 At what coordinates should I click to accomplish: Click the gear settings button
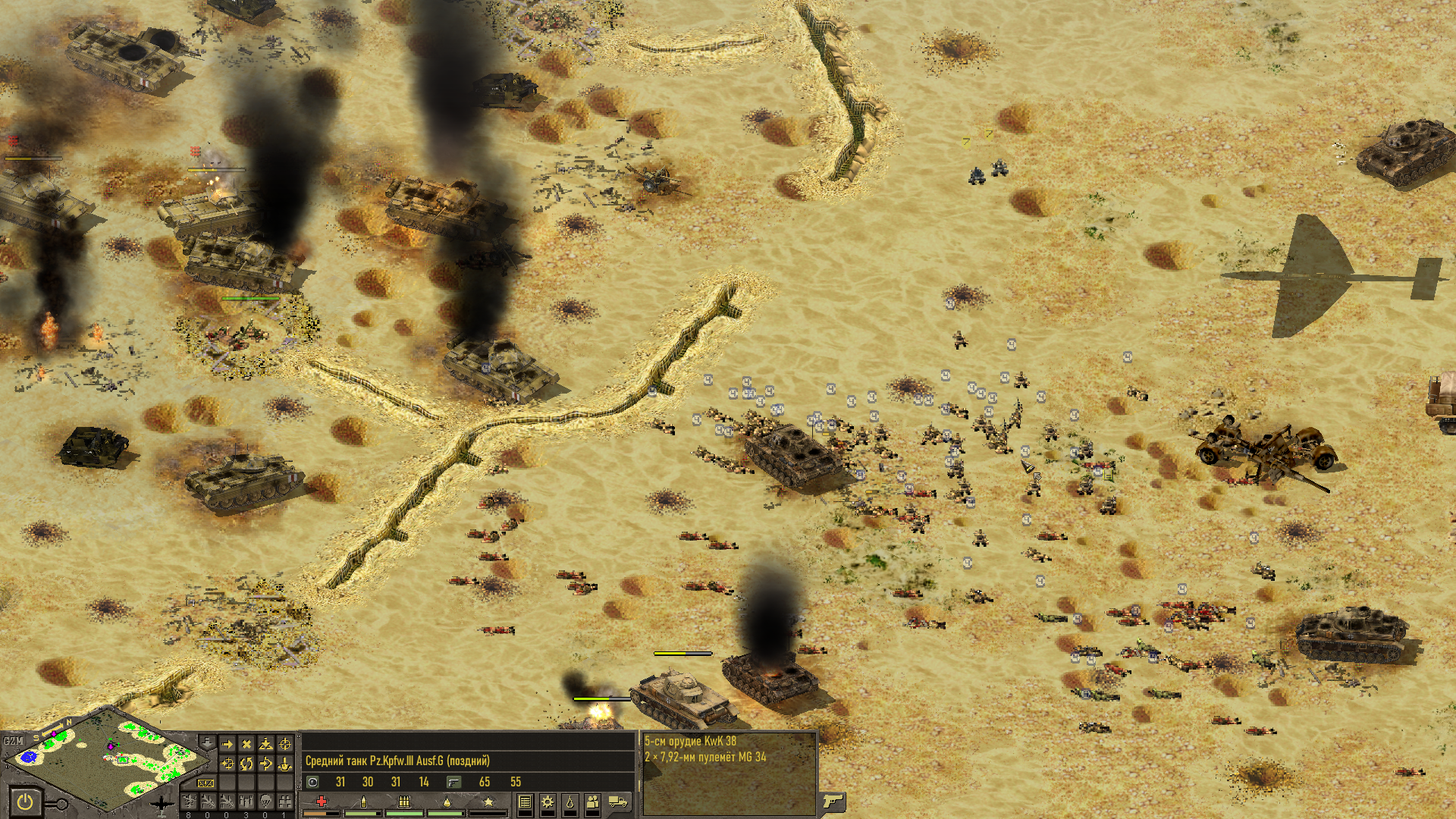(x=548, y=802)
